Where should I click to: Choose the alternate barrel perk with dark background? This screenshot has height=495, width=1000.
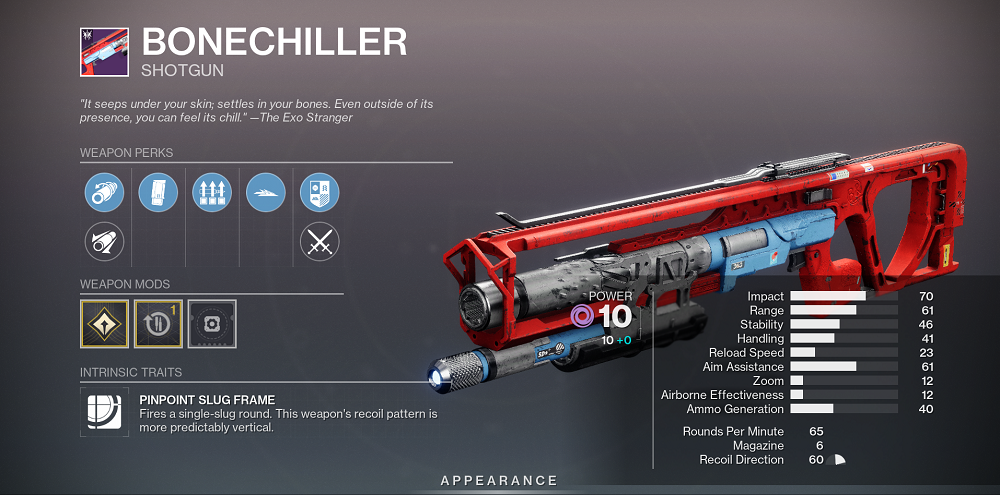pos(104,241)
